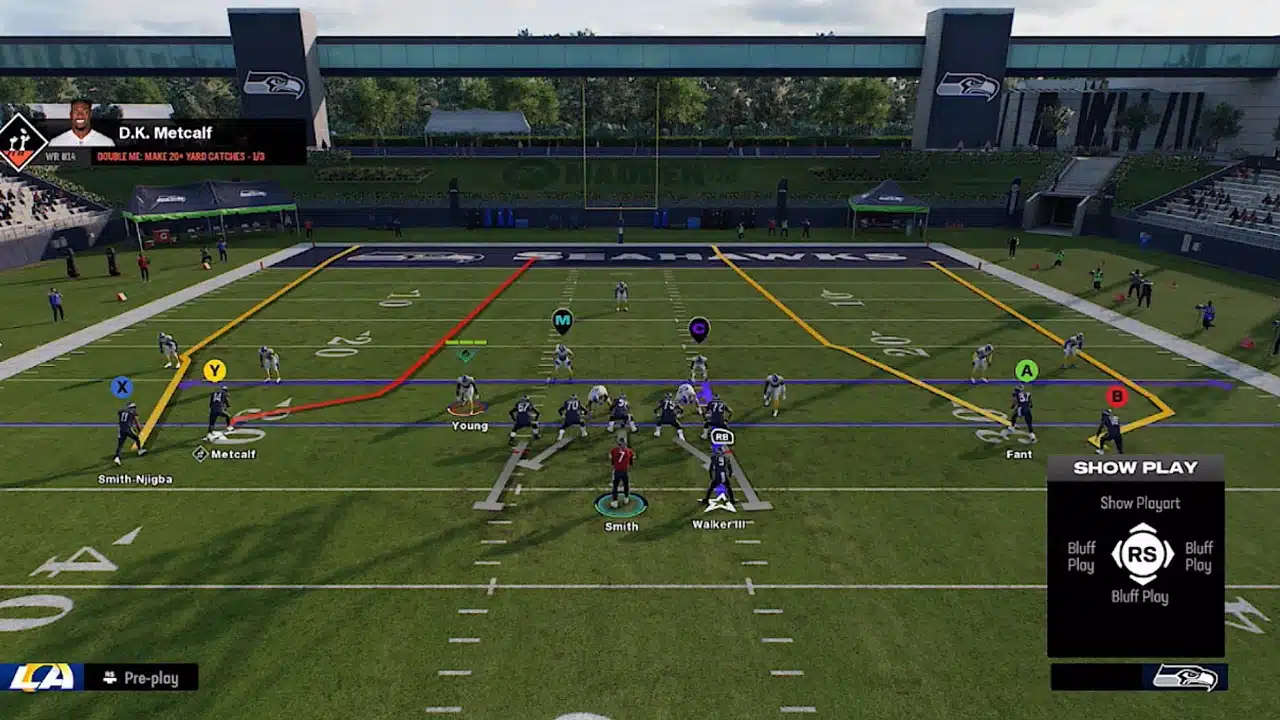Click the Seahawks logo in the scorebar
The width and height of the screenshot is (1280, 720).
pos(1185,677)
